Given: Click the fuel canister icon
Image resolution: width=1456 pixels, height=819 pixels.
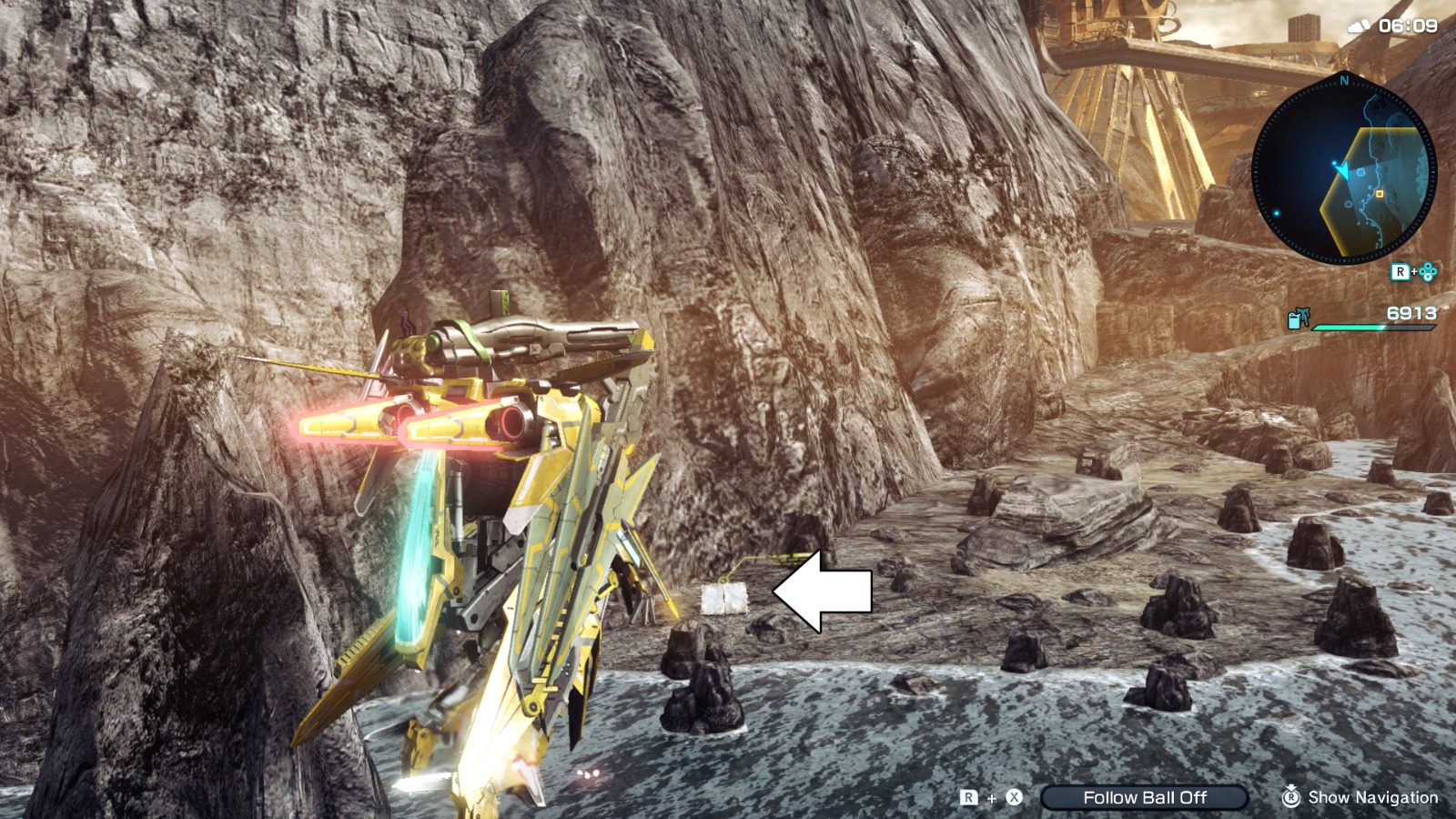Looking at the screenshot, I should (1295, 320).
